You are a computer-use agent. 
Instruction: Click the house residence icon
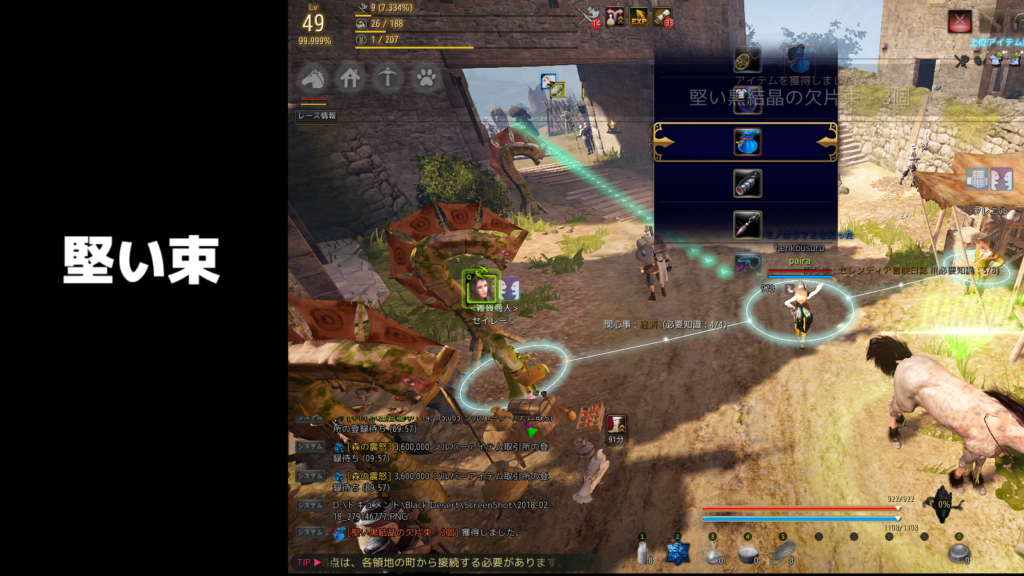(350, 78)
